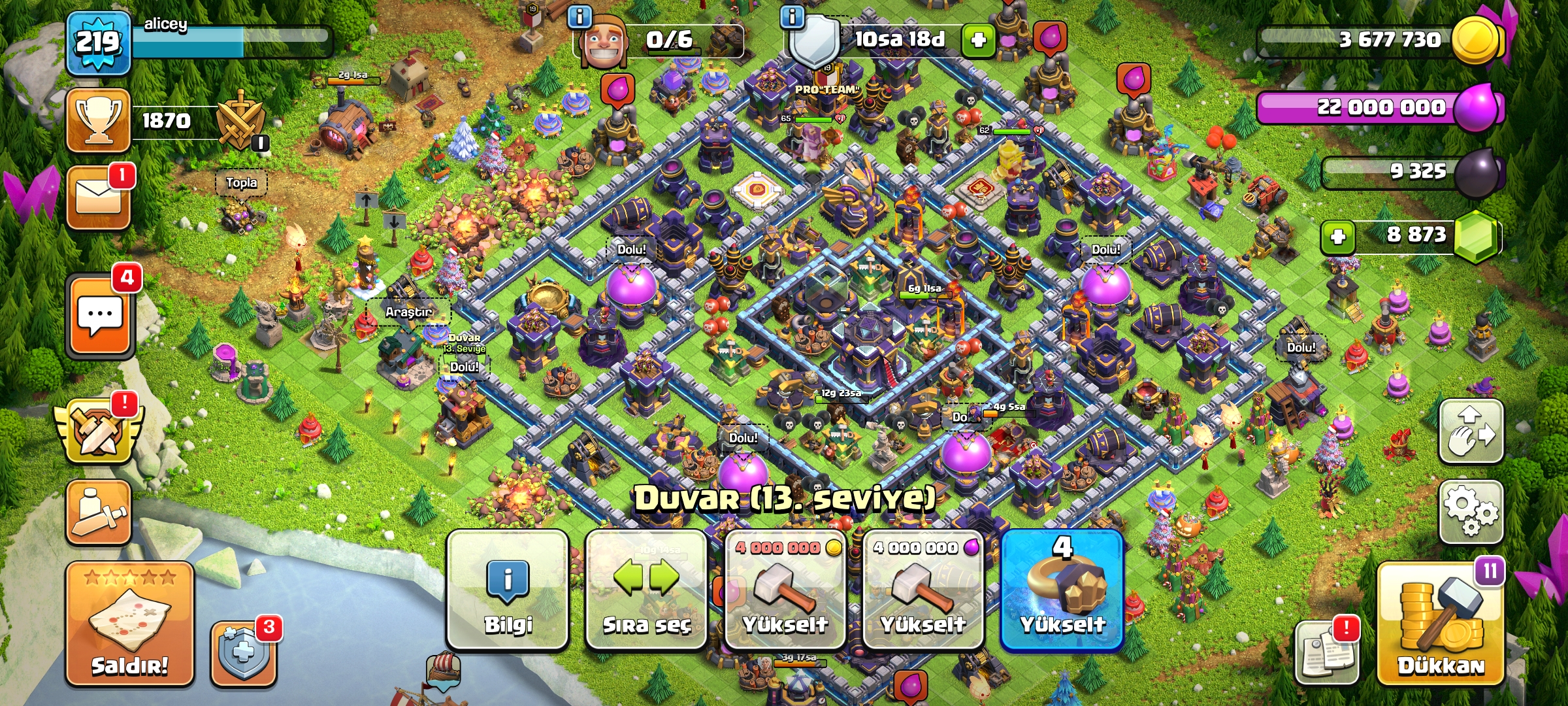Open the settings gears menu

pyautogui.click(x=1471, y=512)
